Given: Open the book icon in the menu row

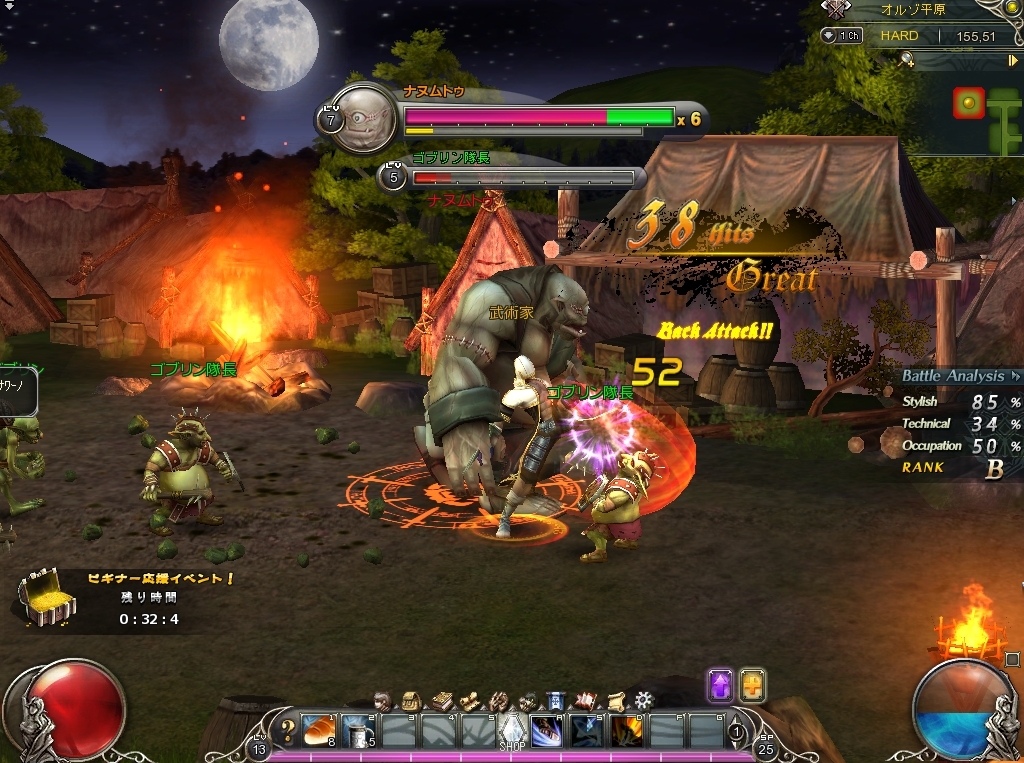Looking at the screenshot, I should click(x=440, y=700).
